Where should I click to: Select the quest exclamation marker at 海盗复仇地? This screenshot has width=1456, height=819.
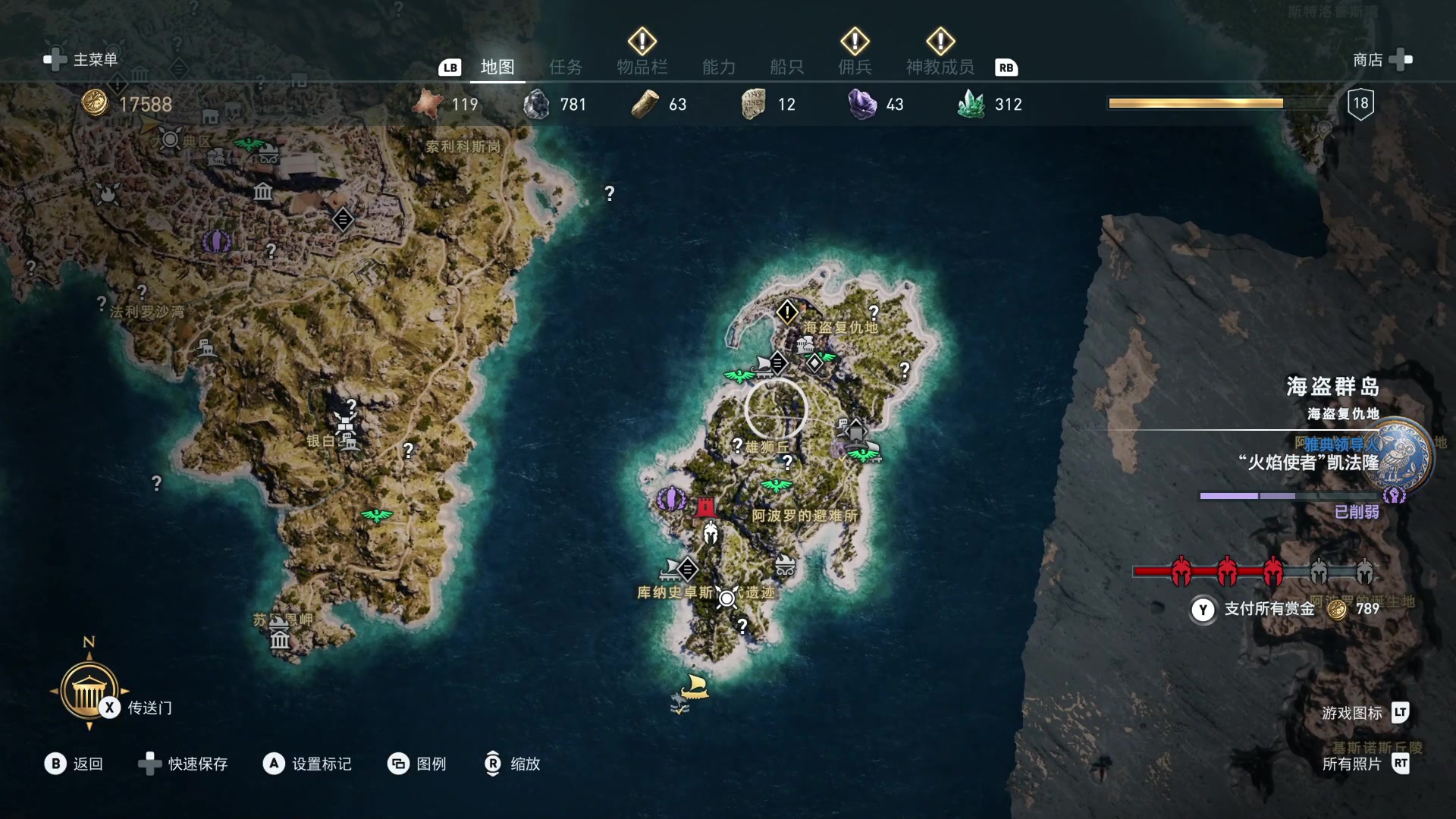787,311
